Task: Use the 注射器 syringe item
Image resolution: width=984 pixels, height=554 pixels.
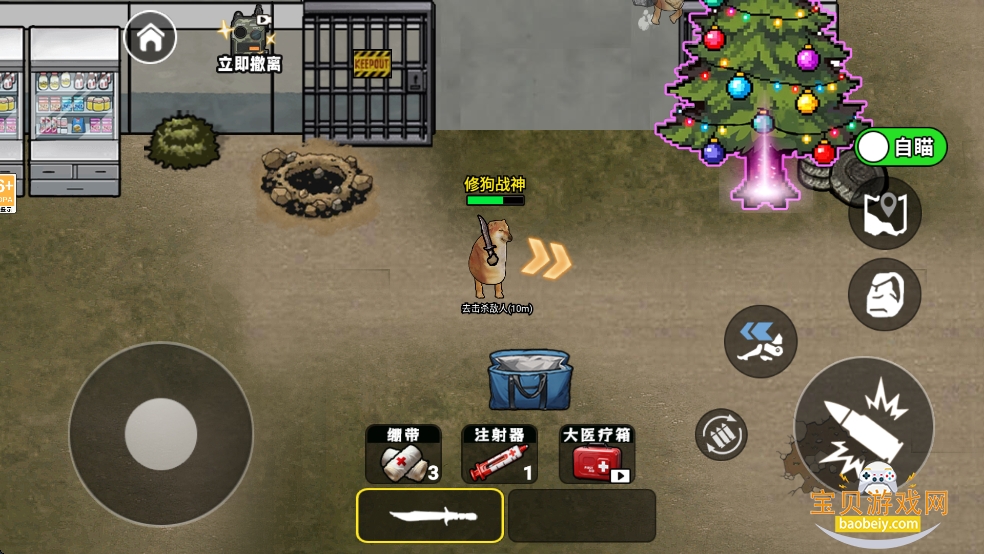Action: [500, 455]
